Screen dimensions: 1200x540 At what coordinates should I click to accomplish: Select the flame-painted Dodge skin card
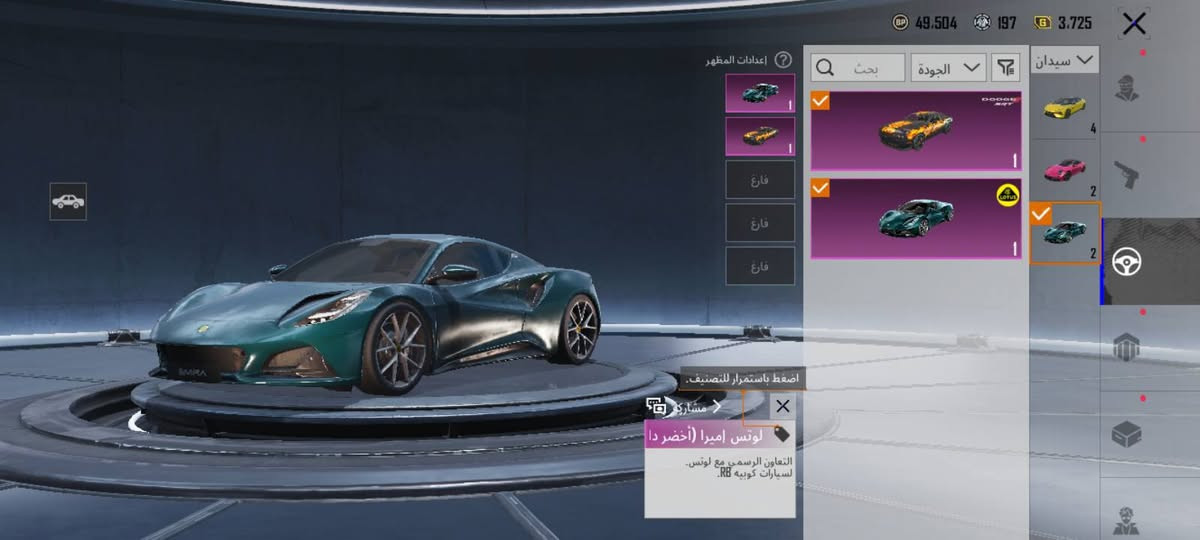[916, 131]
